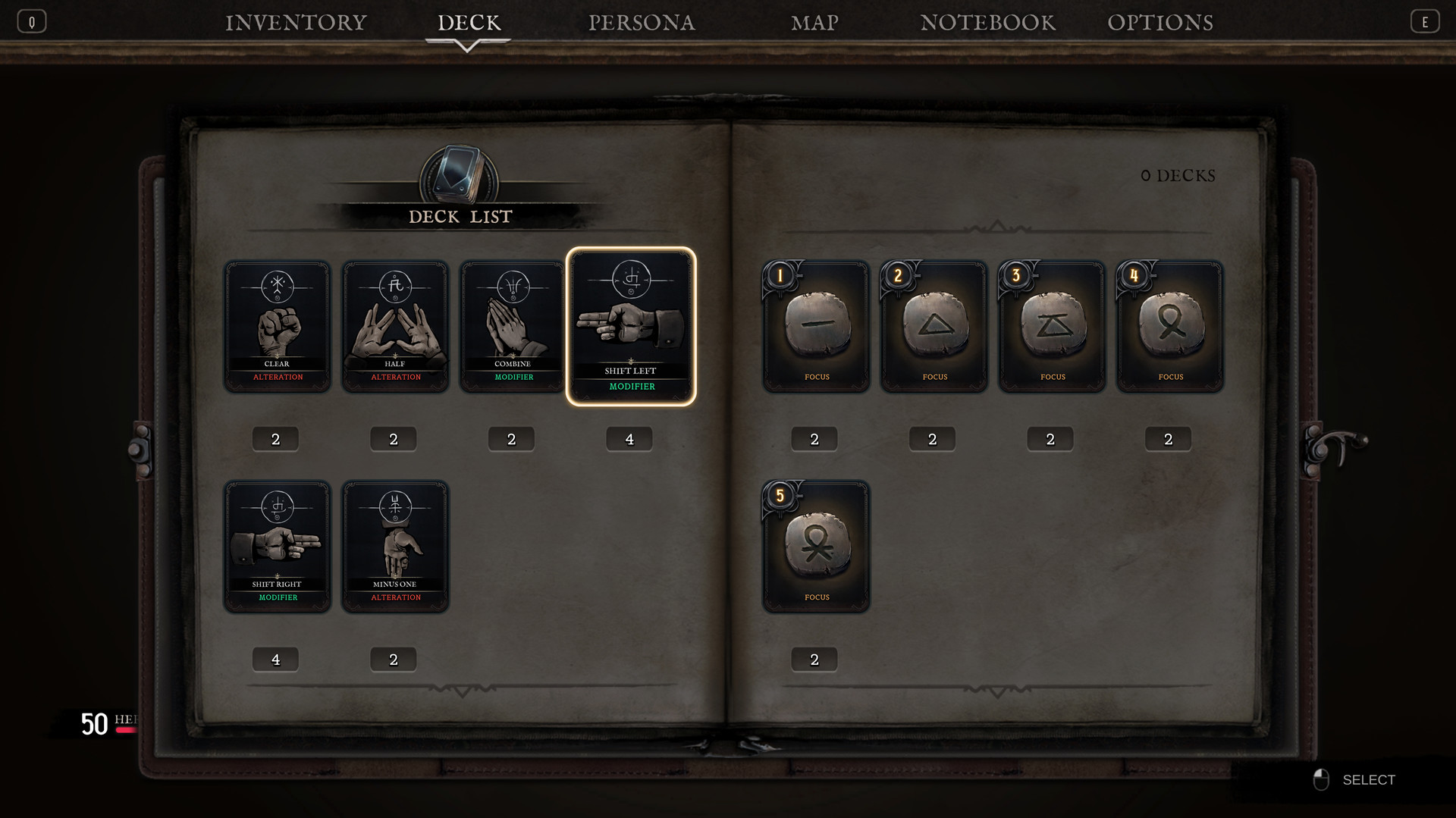Viewport: 1456px width, 818px height.
Task: Select the Shift Right modifier card
Action: [x=277, y=546]
